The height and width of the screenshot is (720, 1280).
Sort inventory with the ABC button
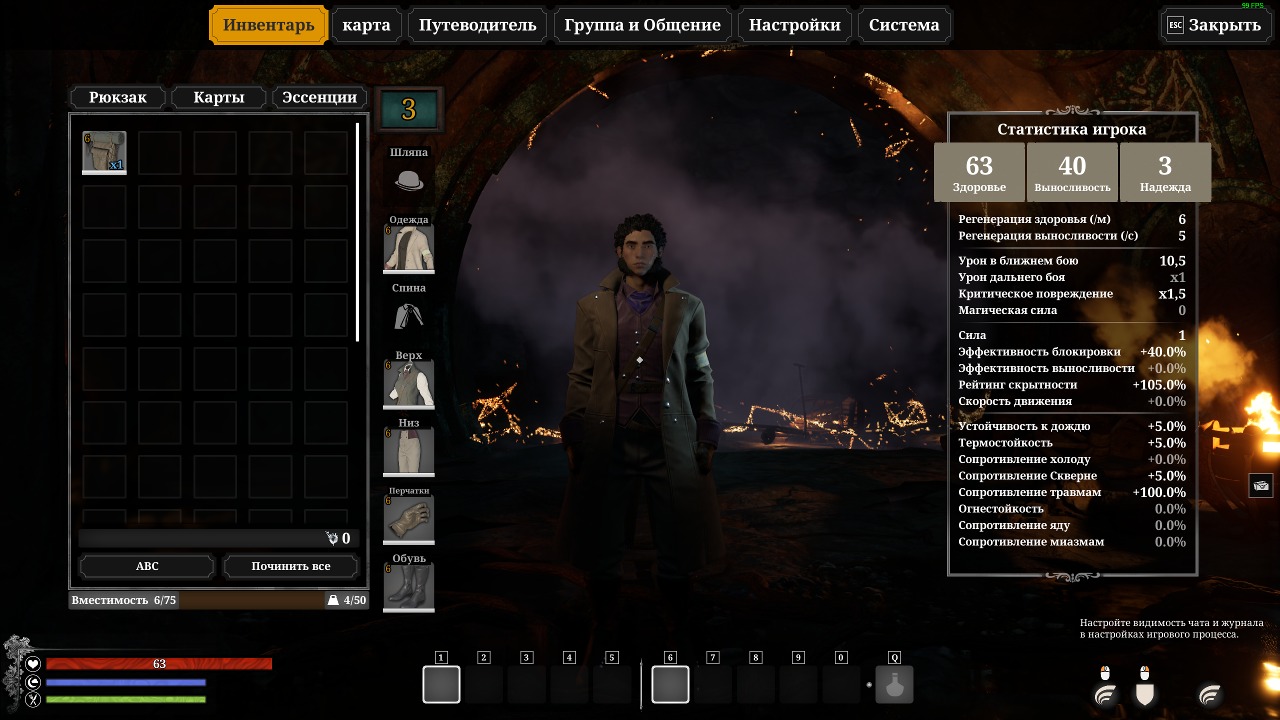click(x=147, y=566)
